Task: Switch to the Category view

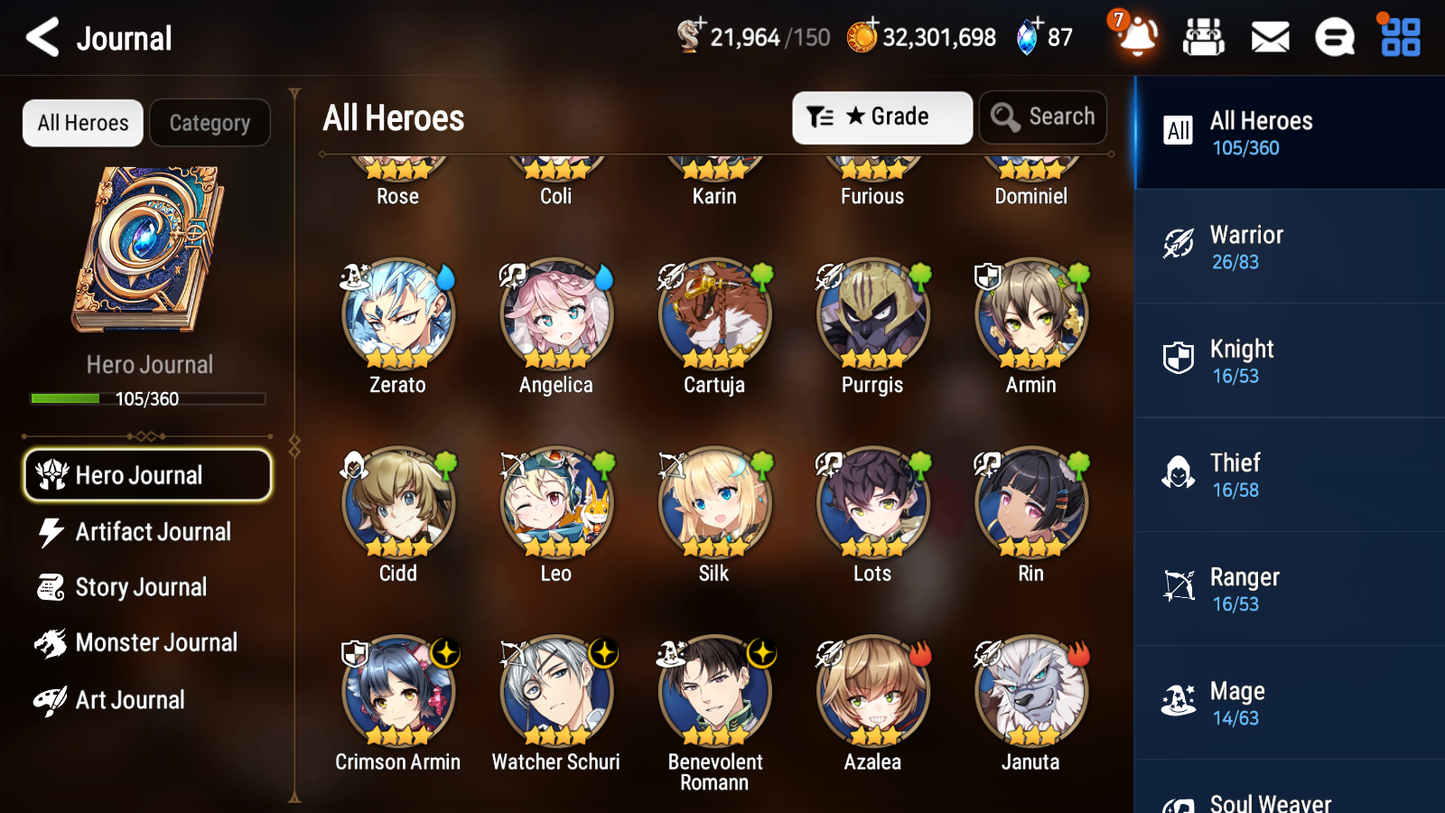Action: [210, 122]
